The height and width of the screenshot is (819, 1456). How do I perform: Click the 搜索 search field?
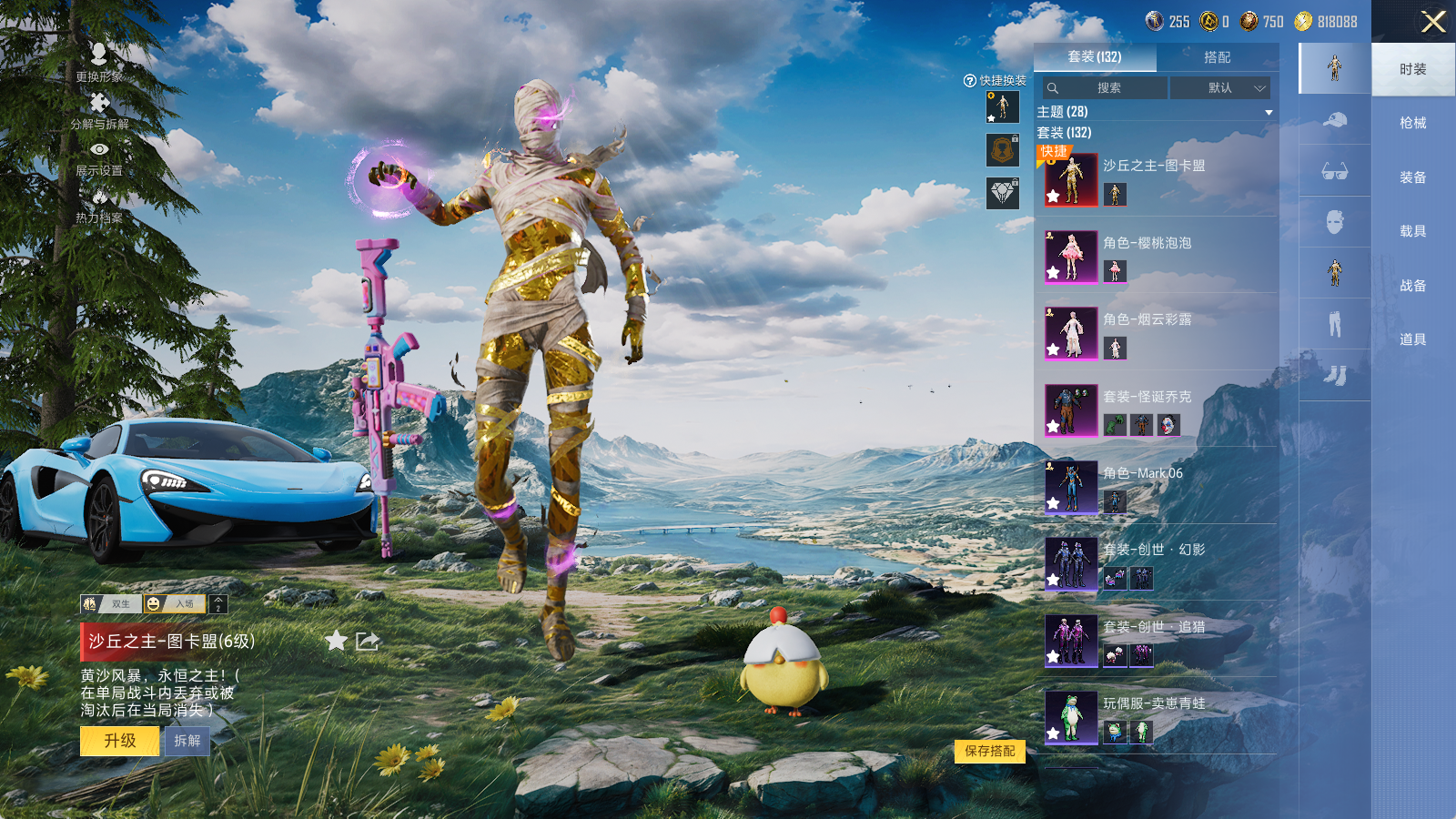tap(1106, 88)
